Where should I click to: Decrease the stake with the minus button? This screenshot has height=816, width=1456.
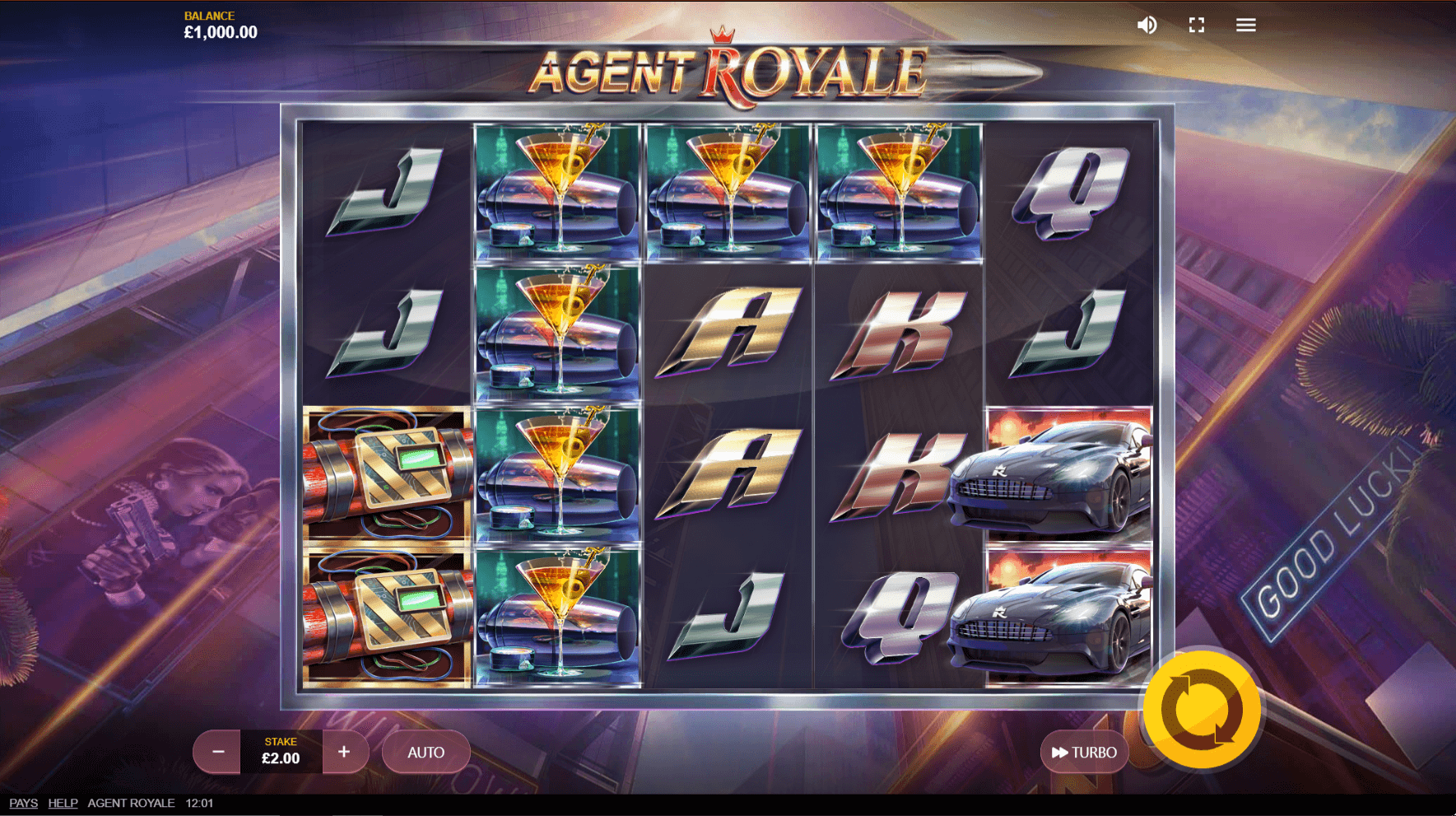pyautogui.click(x=216, y=752)
